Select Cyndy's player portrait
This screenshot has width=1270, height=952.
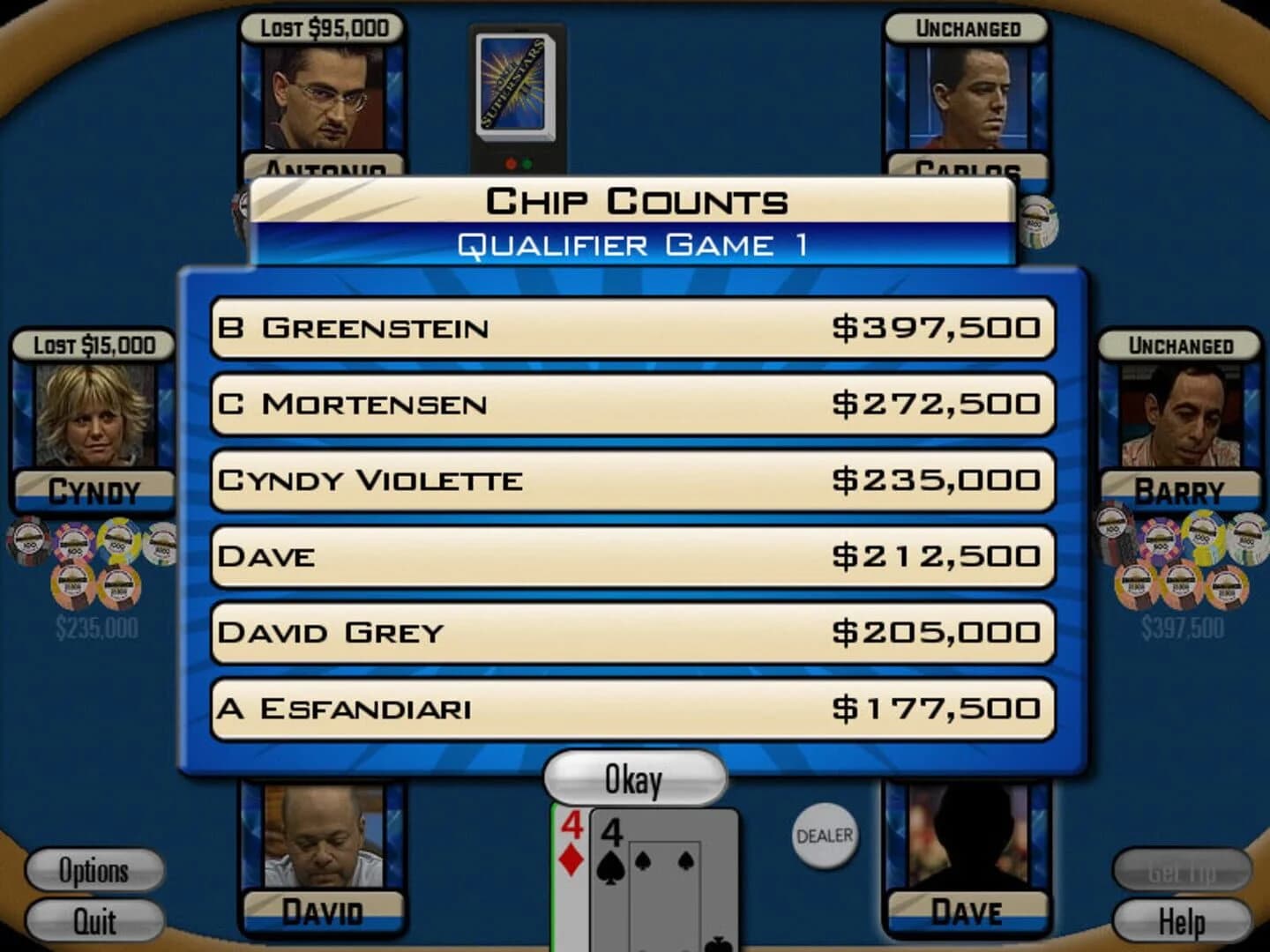93,414
